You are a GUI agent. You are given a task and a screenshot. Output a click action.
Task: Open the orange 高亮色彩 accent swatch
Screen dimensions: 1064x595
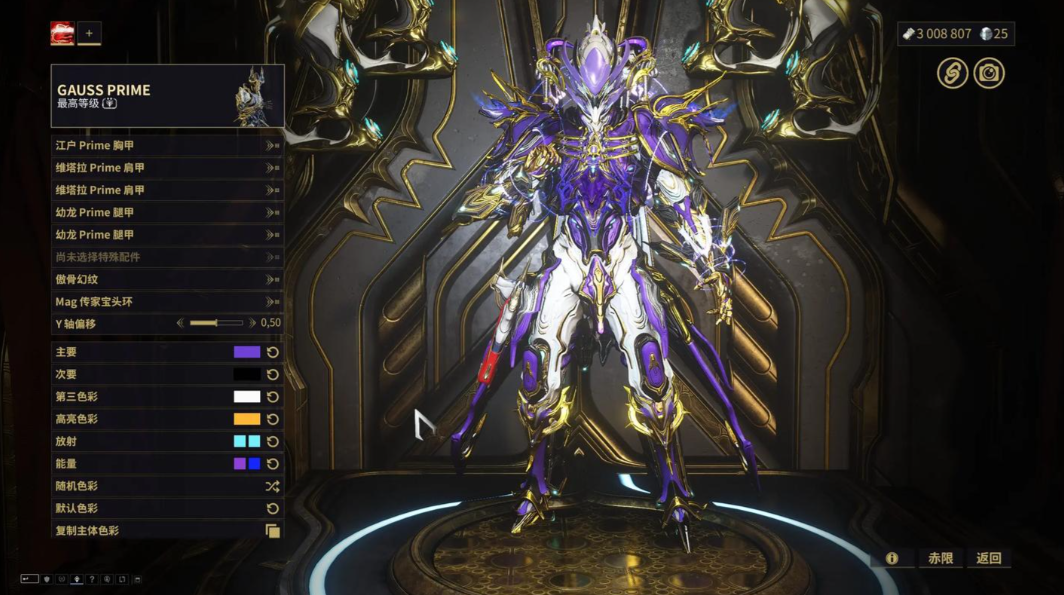click(247, 419)
